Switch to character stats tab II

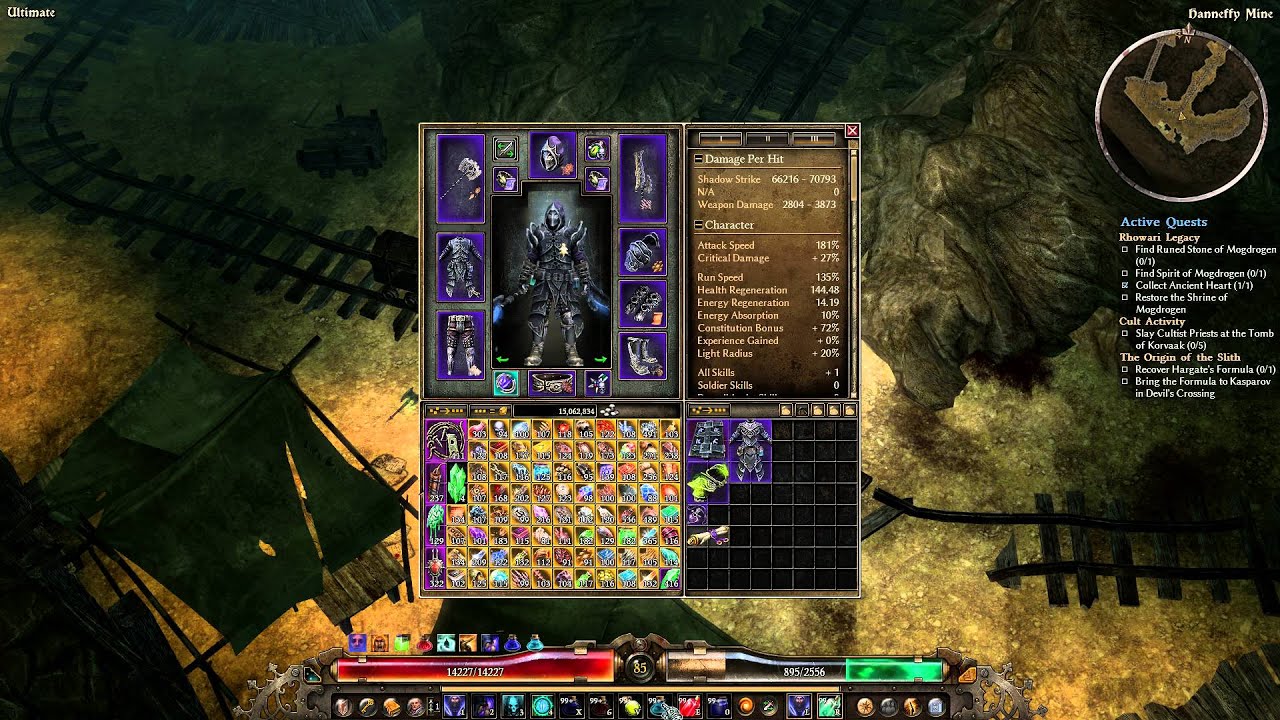tap(768, 139)
